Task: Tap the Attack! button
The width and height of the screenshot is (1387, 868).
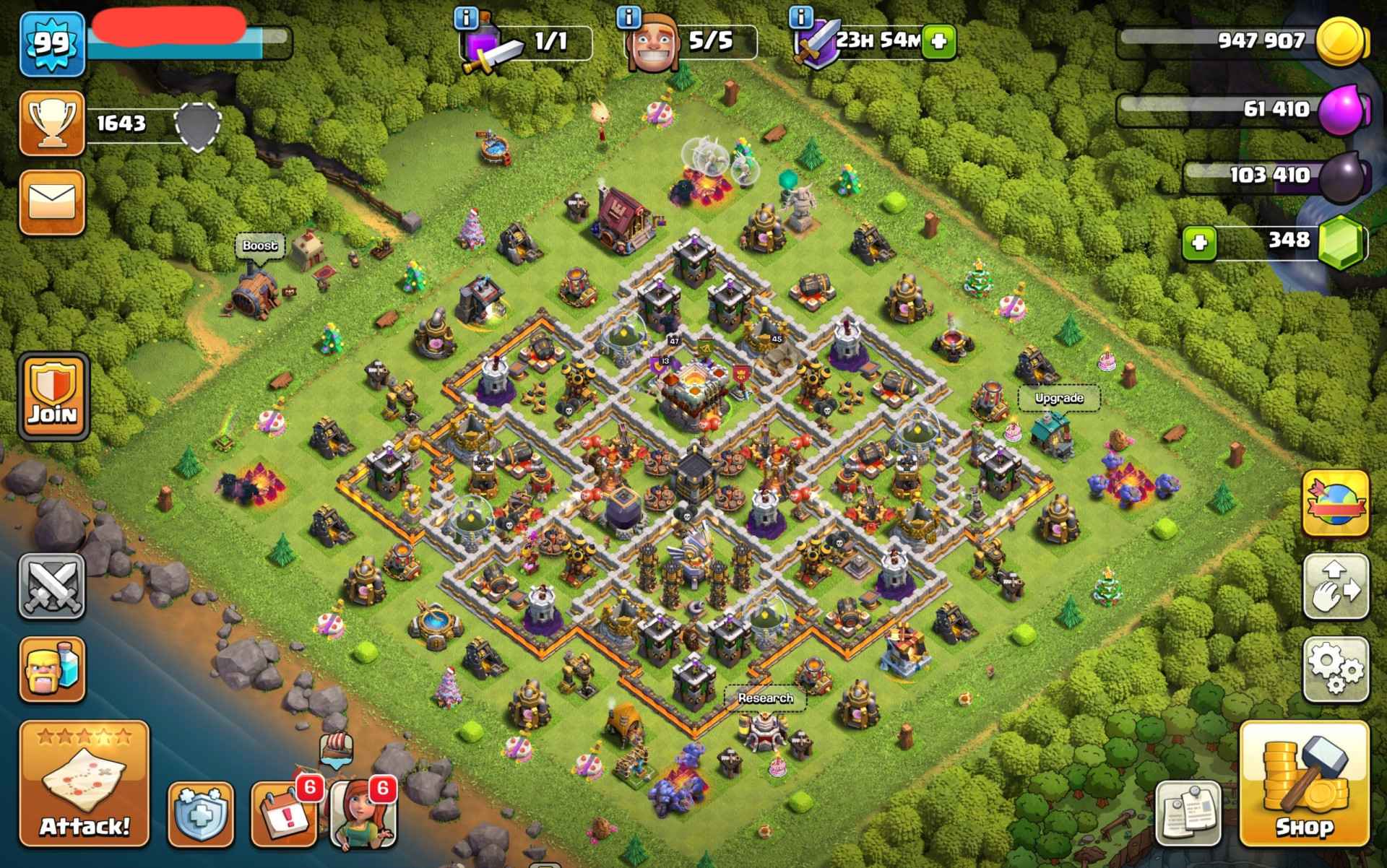Action: tap(84, 784)
